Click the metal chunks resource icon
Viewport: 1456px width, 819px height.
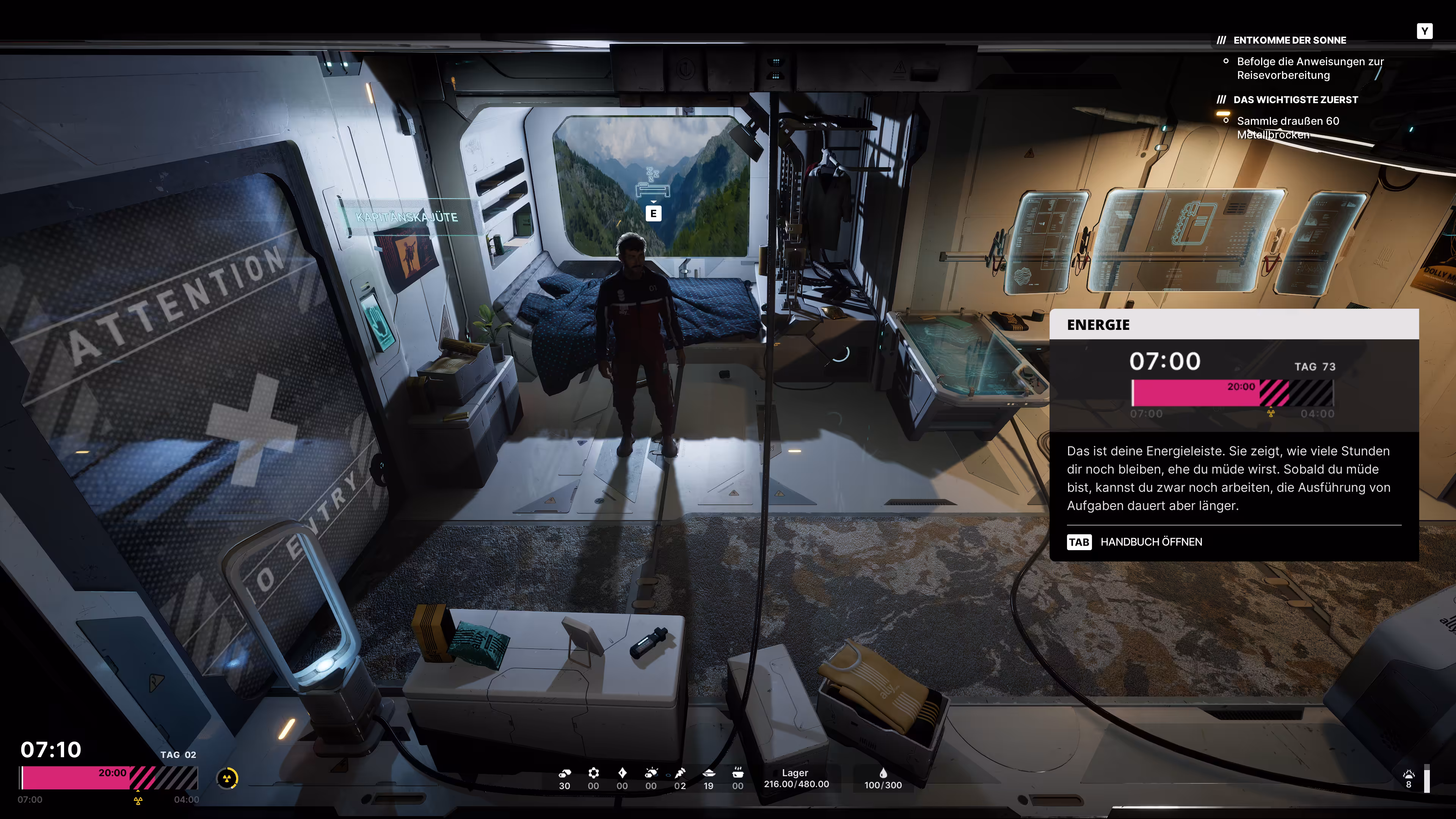click(565, 773)
